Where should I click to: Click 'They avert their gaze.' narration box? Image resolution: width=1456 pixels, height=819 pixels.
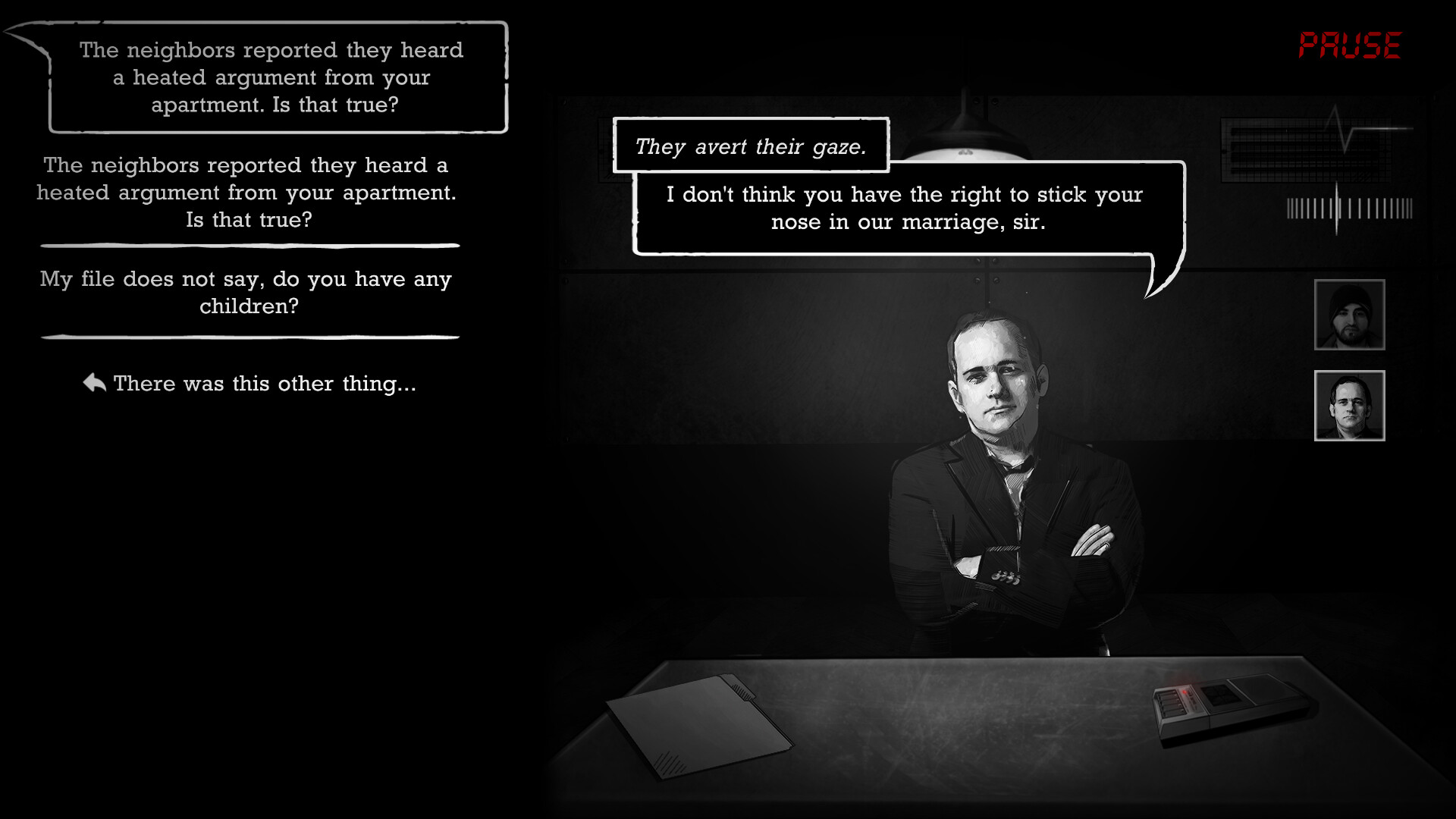pyautogui.click(x=751, y=147)
